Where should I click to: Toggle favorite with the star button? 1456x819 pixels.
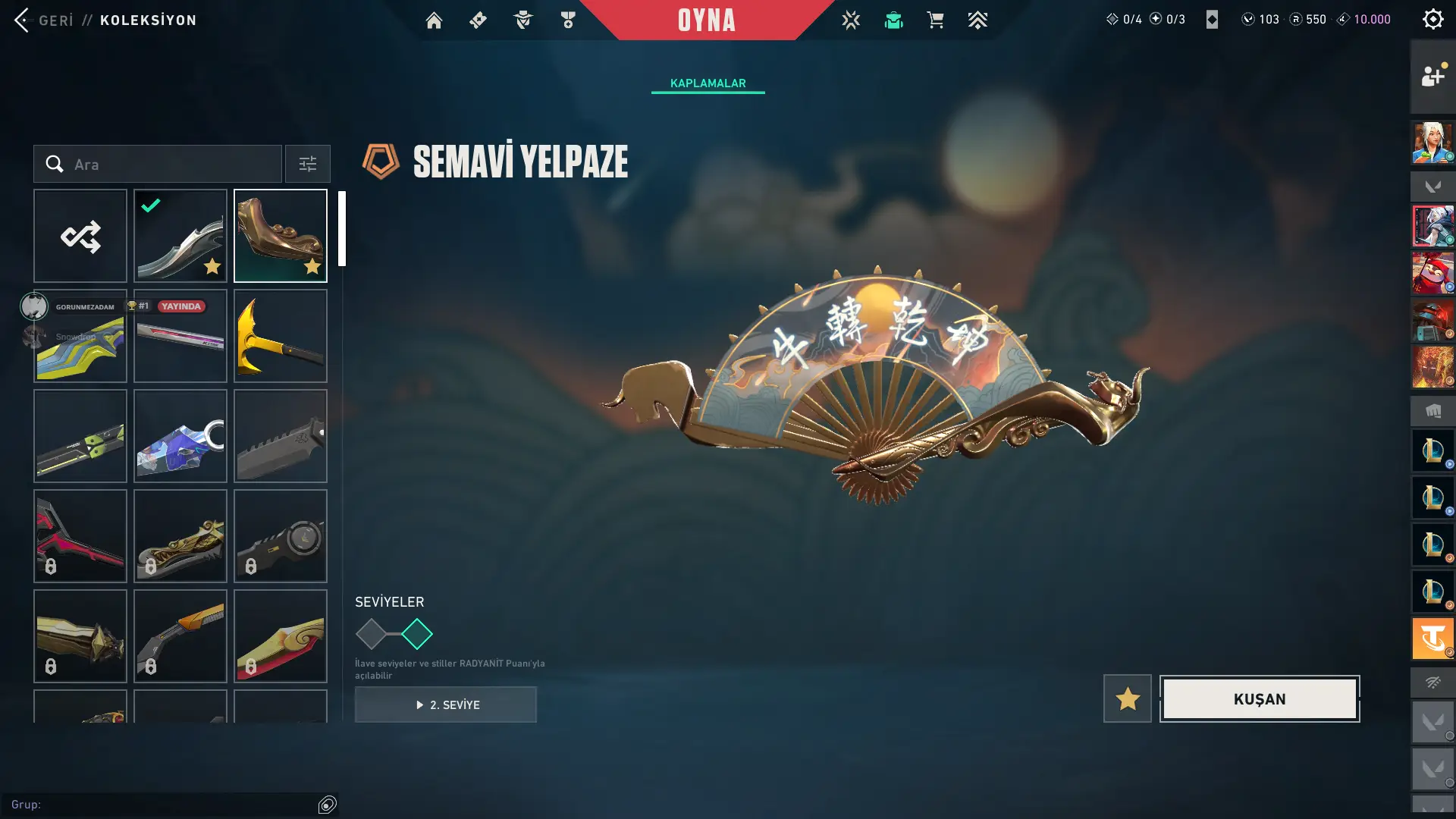[x=1127, y=698]
